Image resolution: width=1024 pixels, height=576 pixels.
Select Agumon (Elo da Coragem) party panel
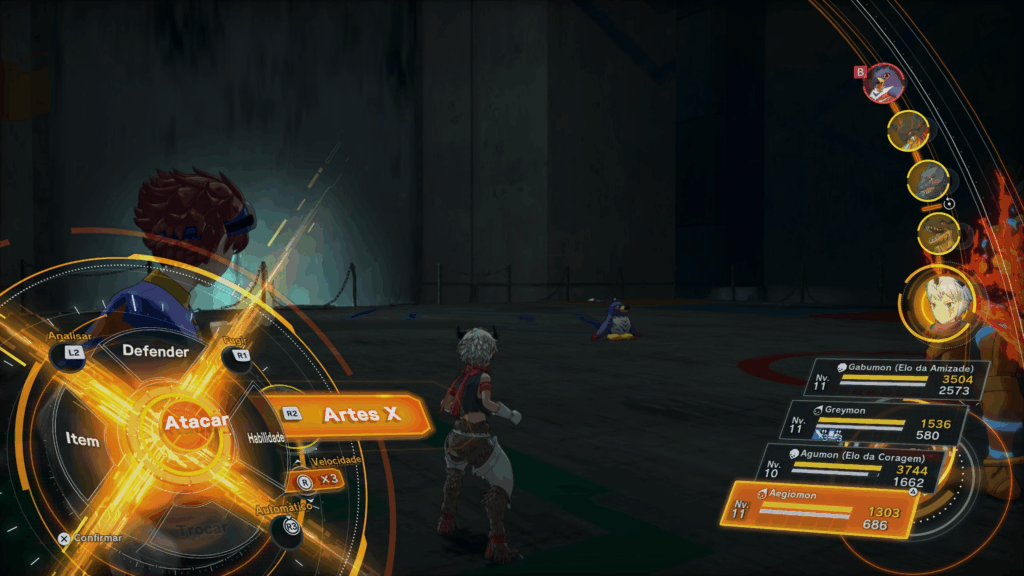click(x=851, y=467)
